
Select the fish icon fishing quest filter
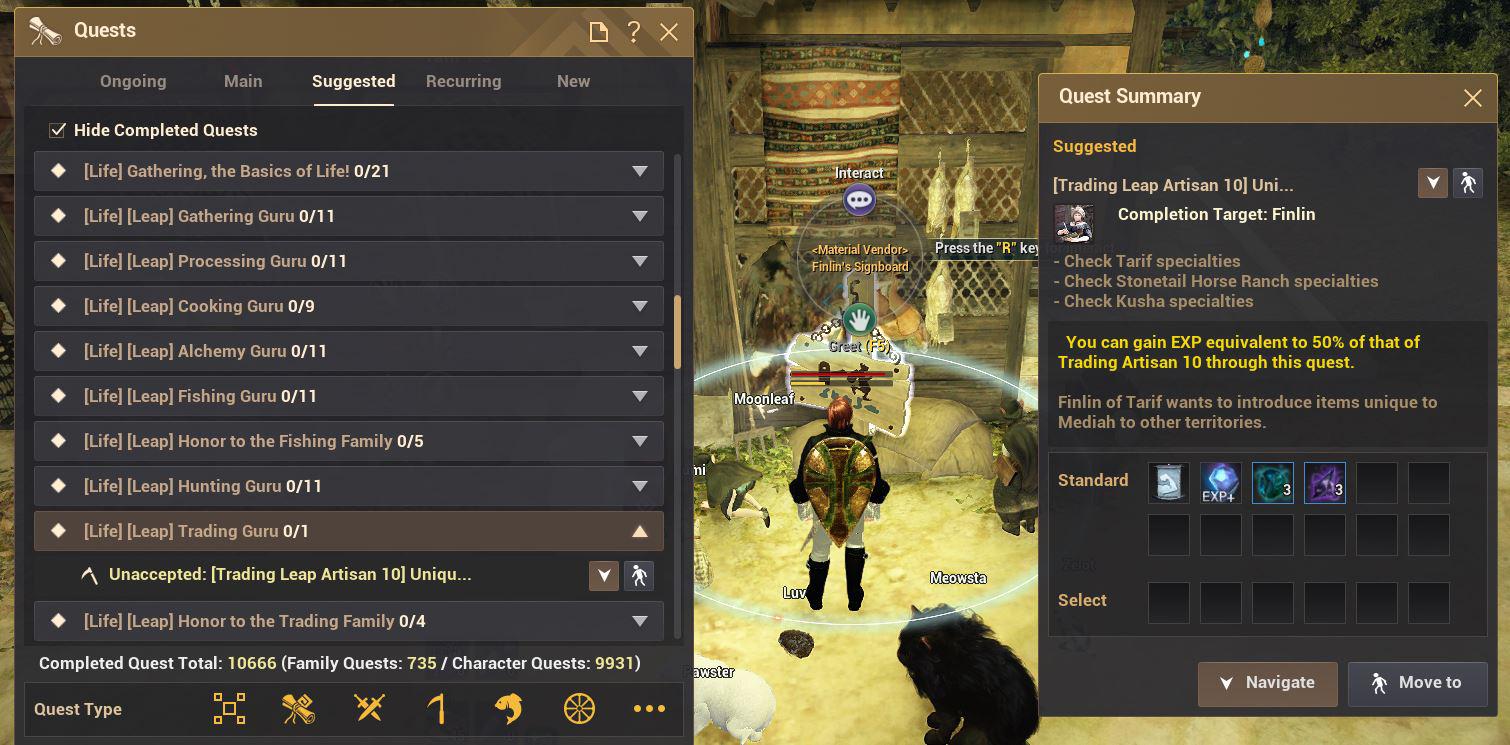(508, 708)
